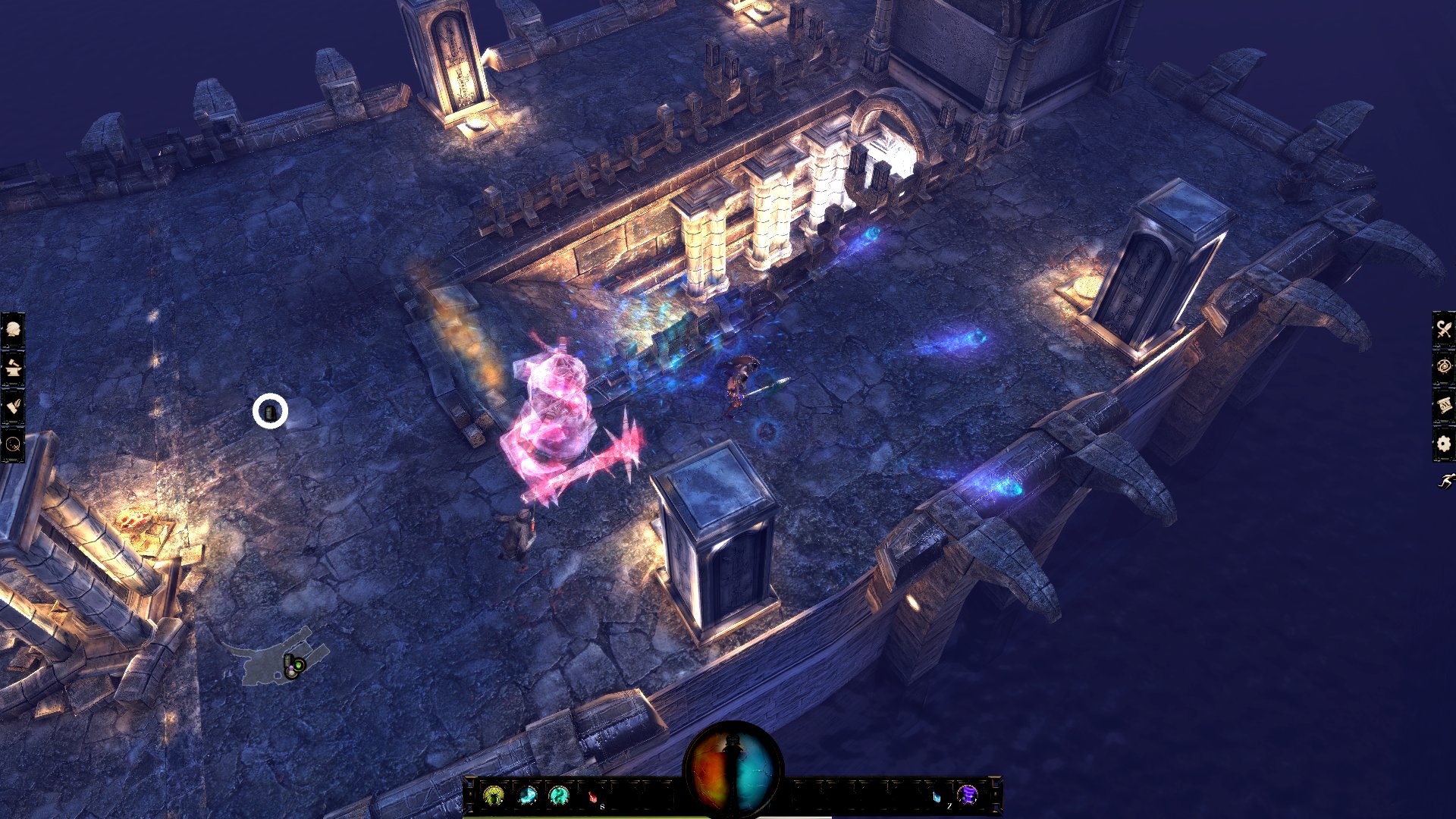Open the character head portrait panel
Image resolution: width=1456 pixels, height=819 pixels.
click(13, 330)
